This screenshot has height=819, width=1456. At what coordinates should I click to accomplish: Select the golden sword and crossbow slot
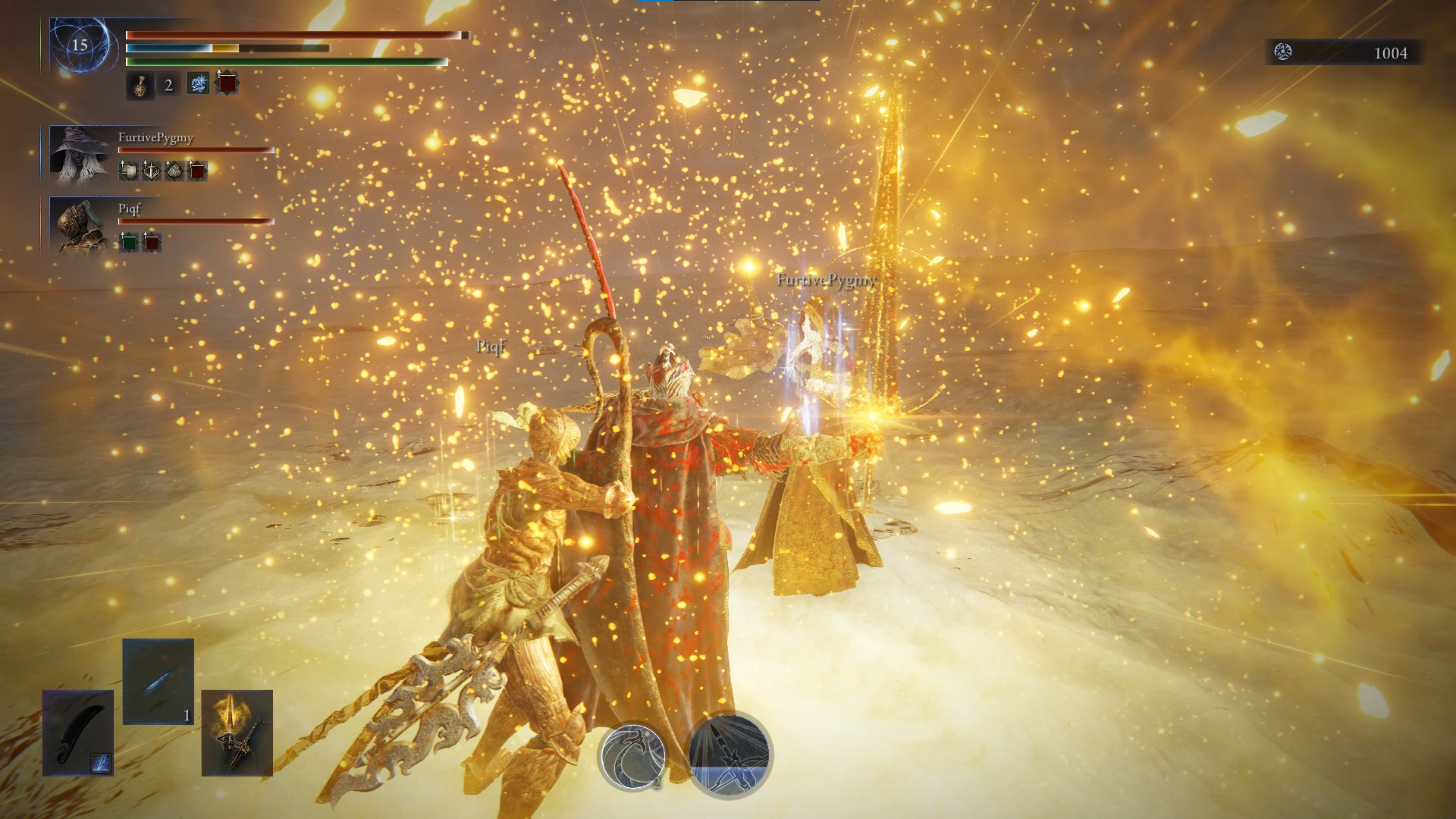pos(237,733)
